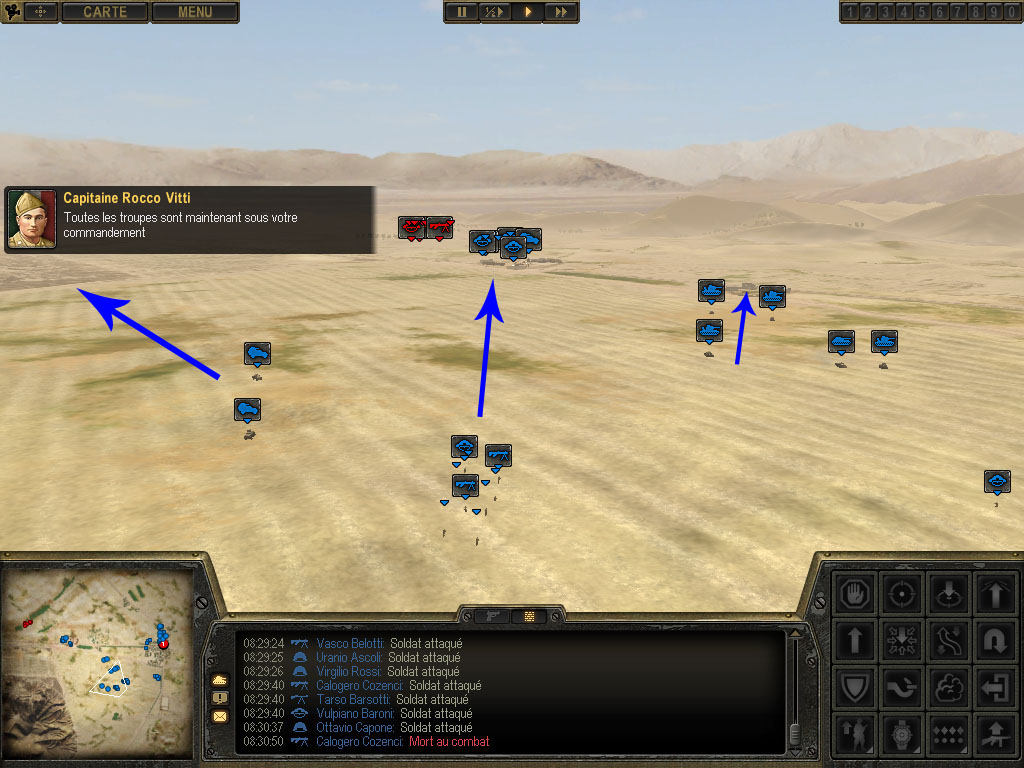Pause the game with the pause control
This screenshot has width=1024, height=768.
461,12
